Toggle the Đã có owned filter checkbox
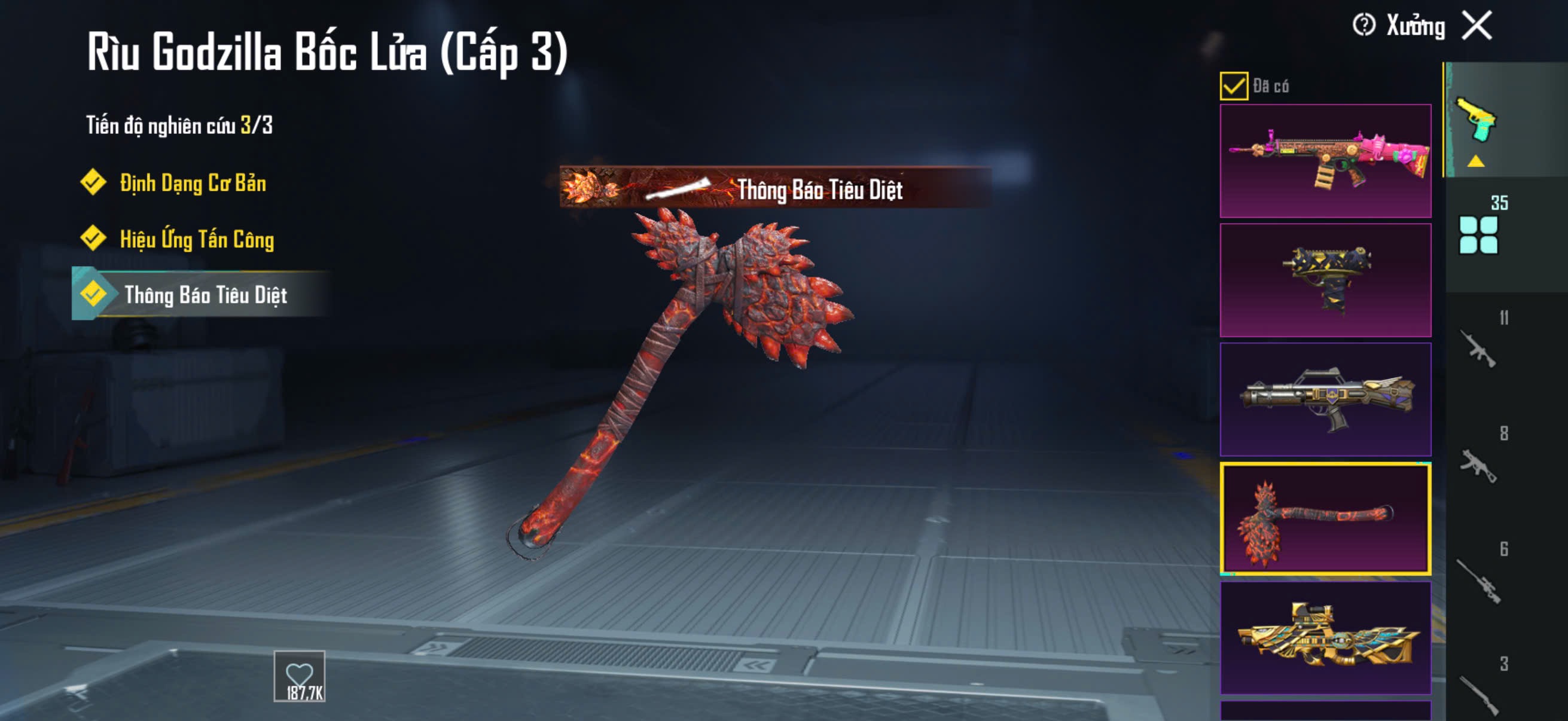Image resolution: width=1568 pixels, height=721 pixels. coord(1233,85)
